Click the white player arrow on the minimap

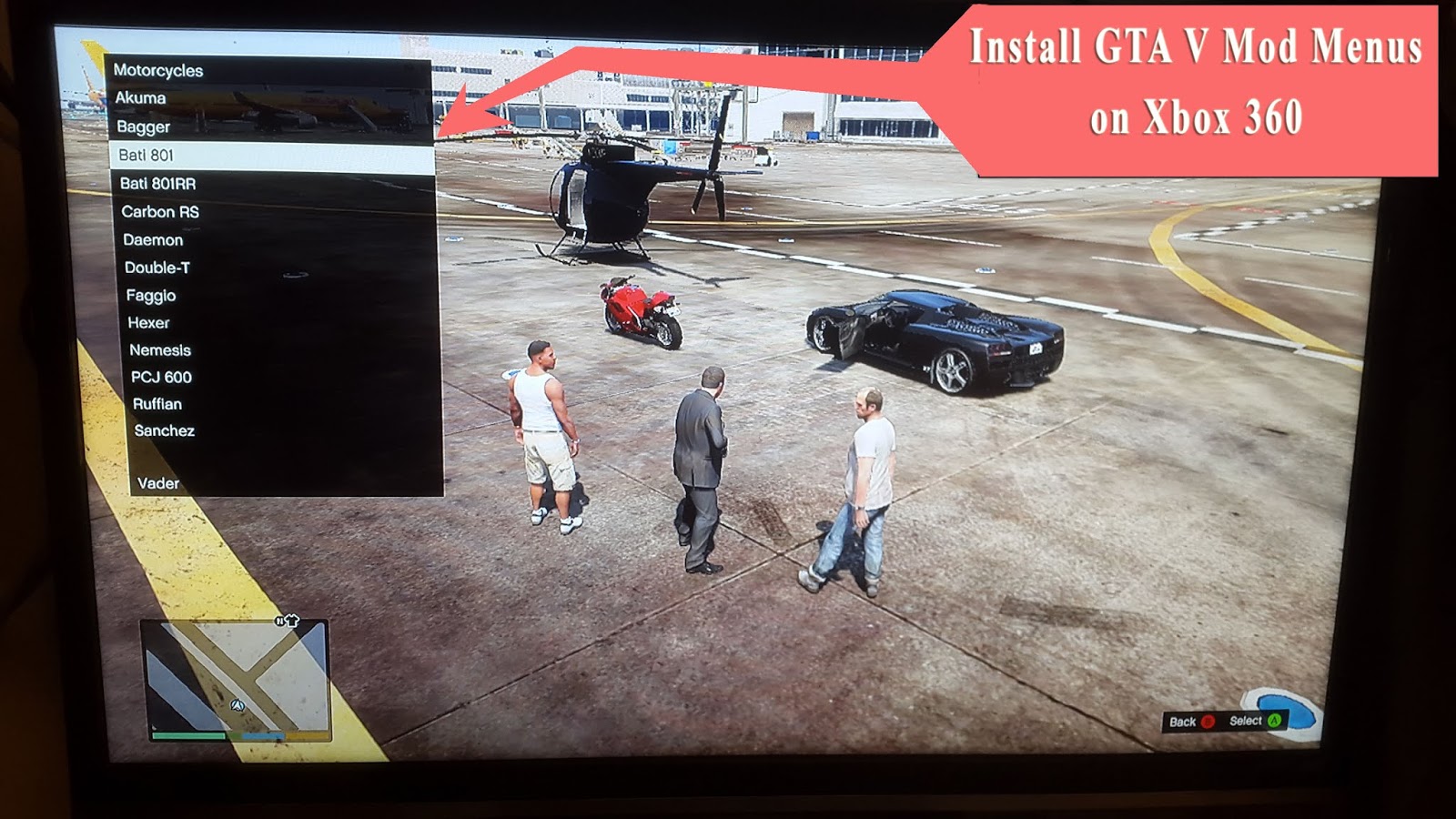237,705
